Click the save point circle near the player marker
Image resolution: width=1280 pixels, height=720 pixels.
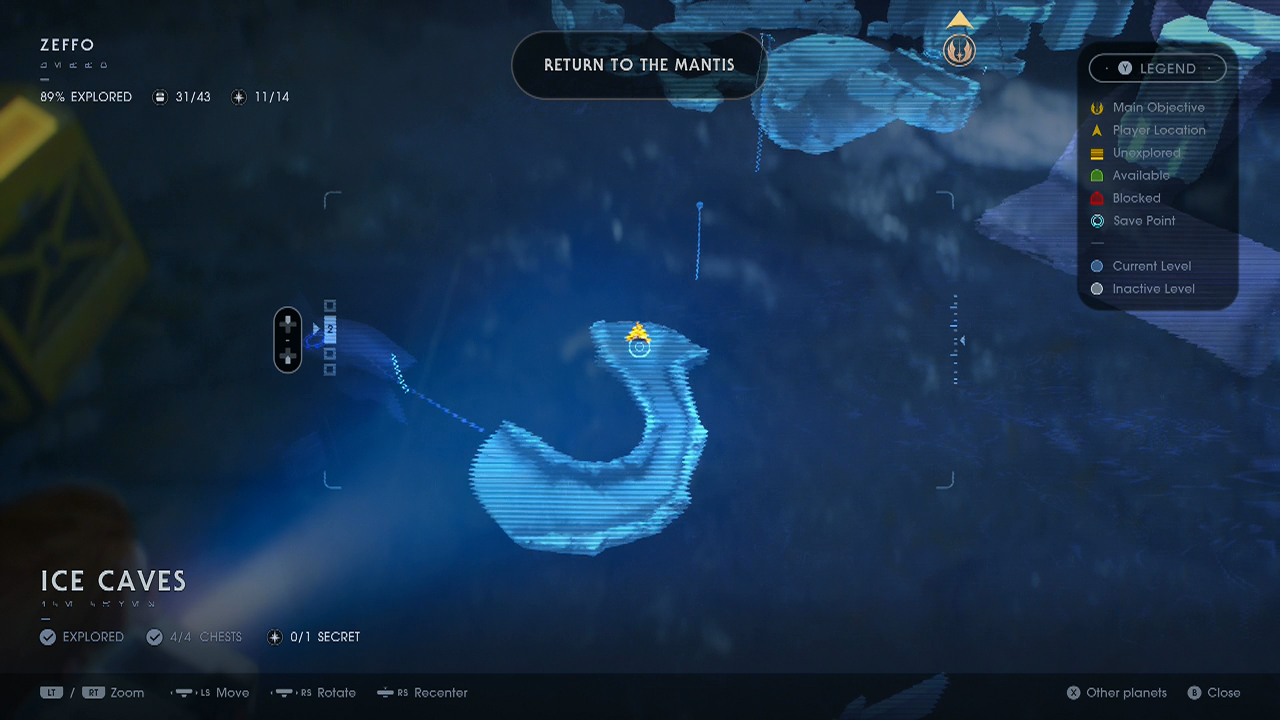point(638,346)
